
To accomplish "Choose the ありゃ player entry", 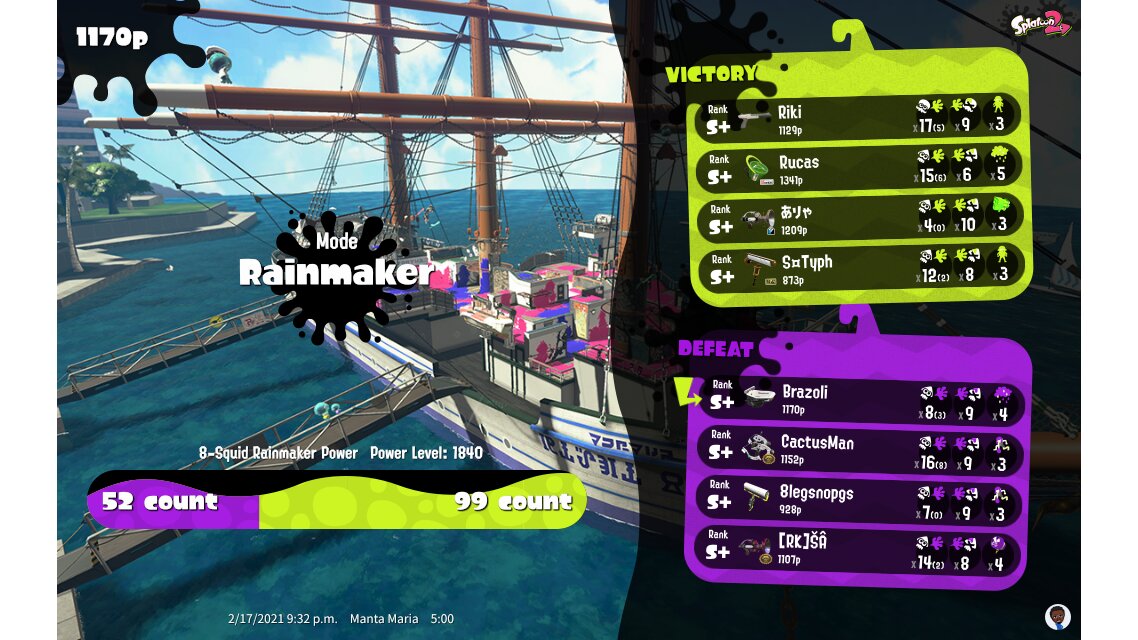I will [858, 219].
